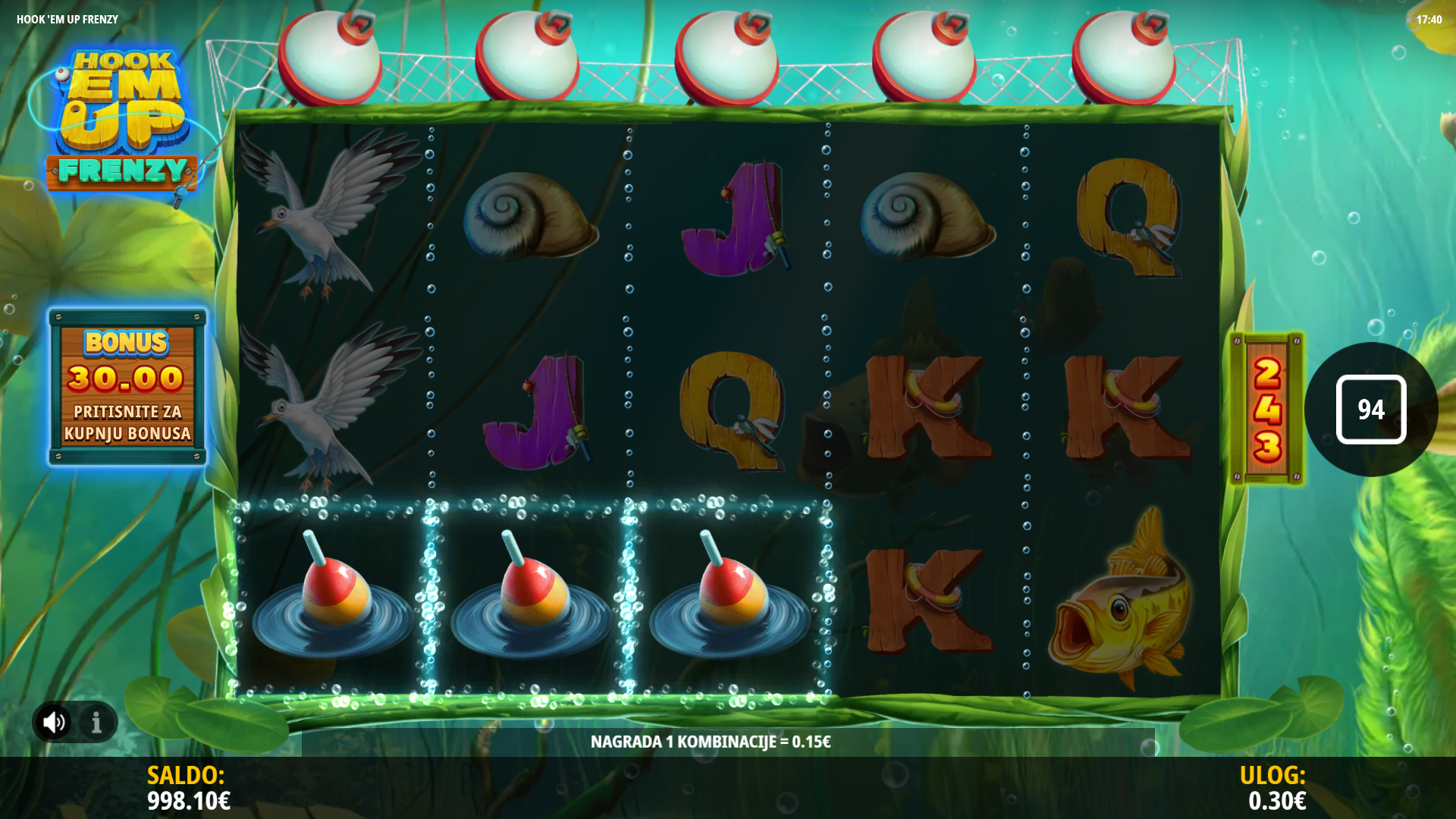Toggle the sound speaker icon
1456x819 pixels.
[x=54, y=722]
